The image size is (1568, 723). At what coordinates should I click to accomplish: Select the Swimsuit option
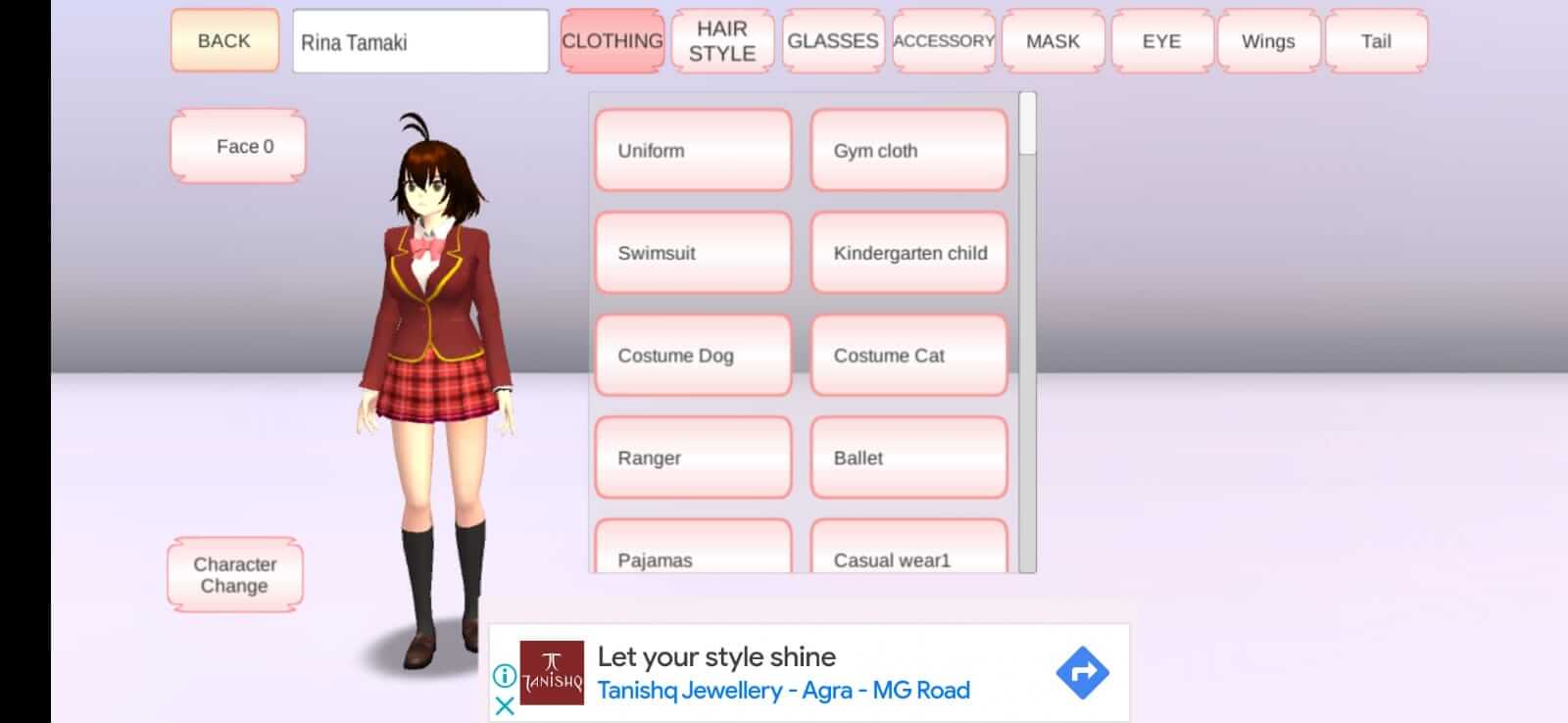(x=693, y=253)
